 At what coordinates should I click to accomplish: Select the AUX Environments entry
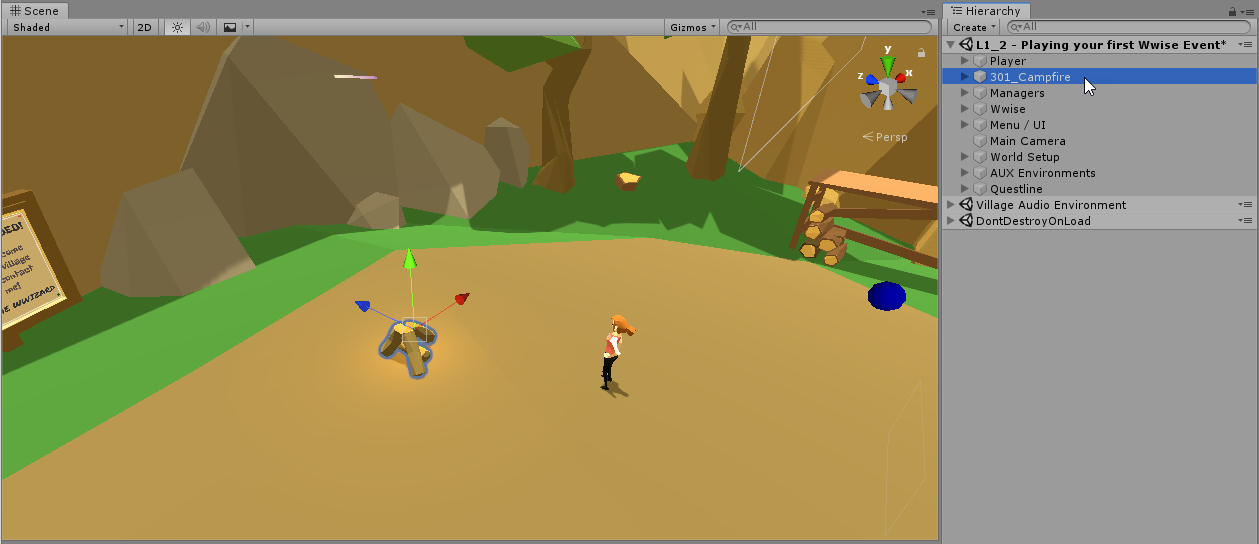[x=1042, y=173]
